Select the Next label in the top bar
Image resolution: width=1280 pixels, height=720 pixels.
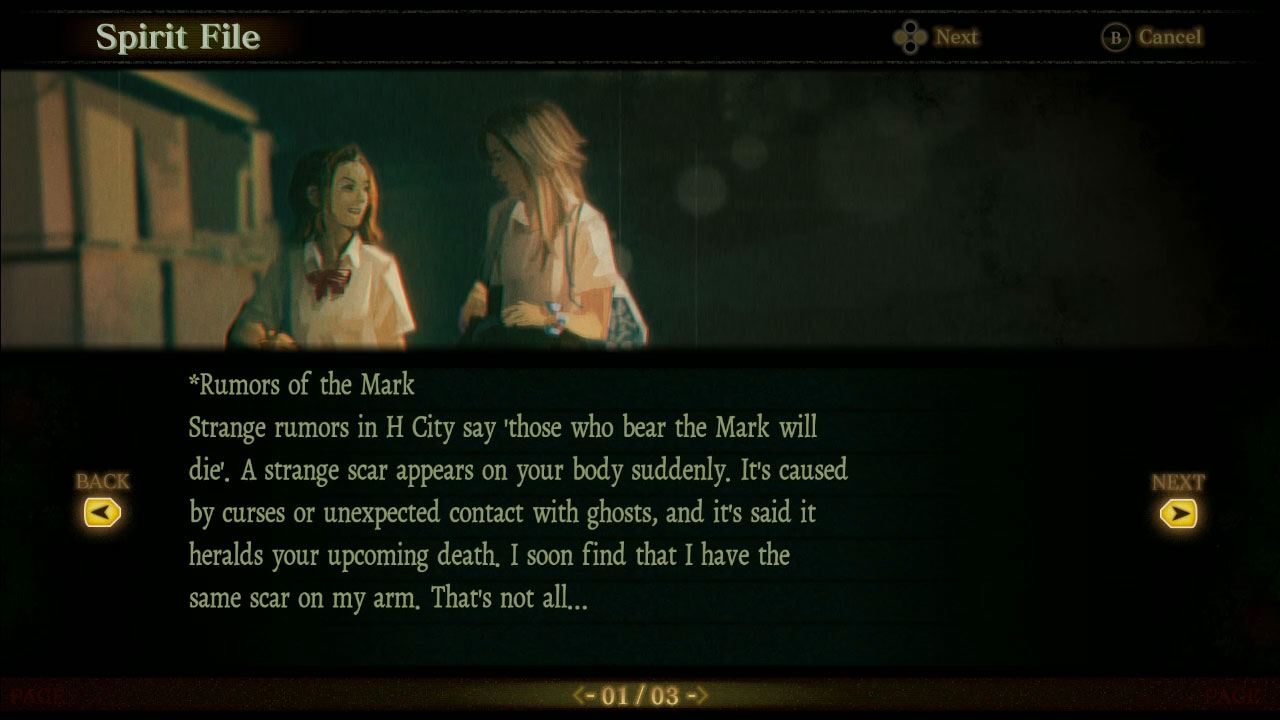click(x=956, y=36)
